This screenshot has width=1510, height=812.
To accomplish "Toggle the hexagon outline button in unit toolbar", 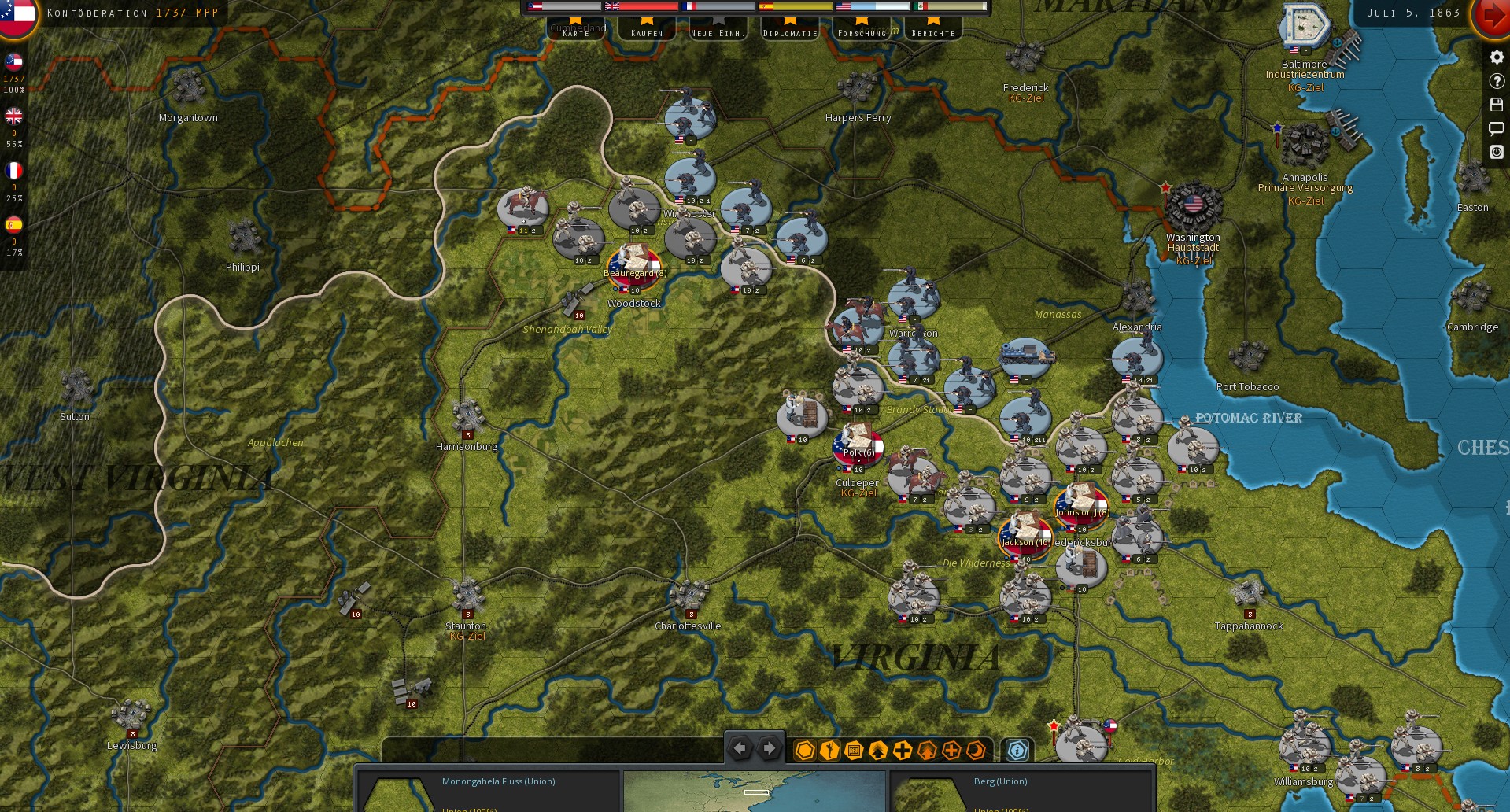I will click(x=804, y=751).
